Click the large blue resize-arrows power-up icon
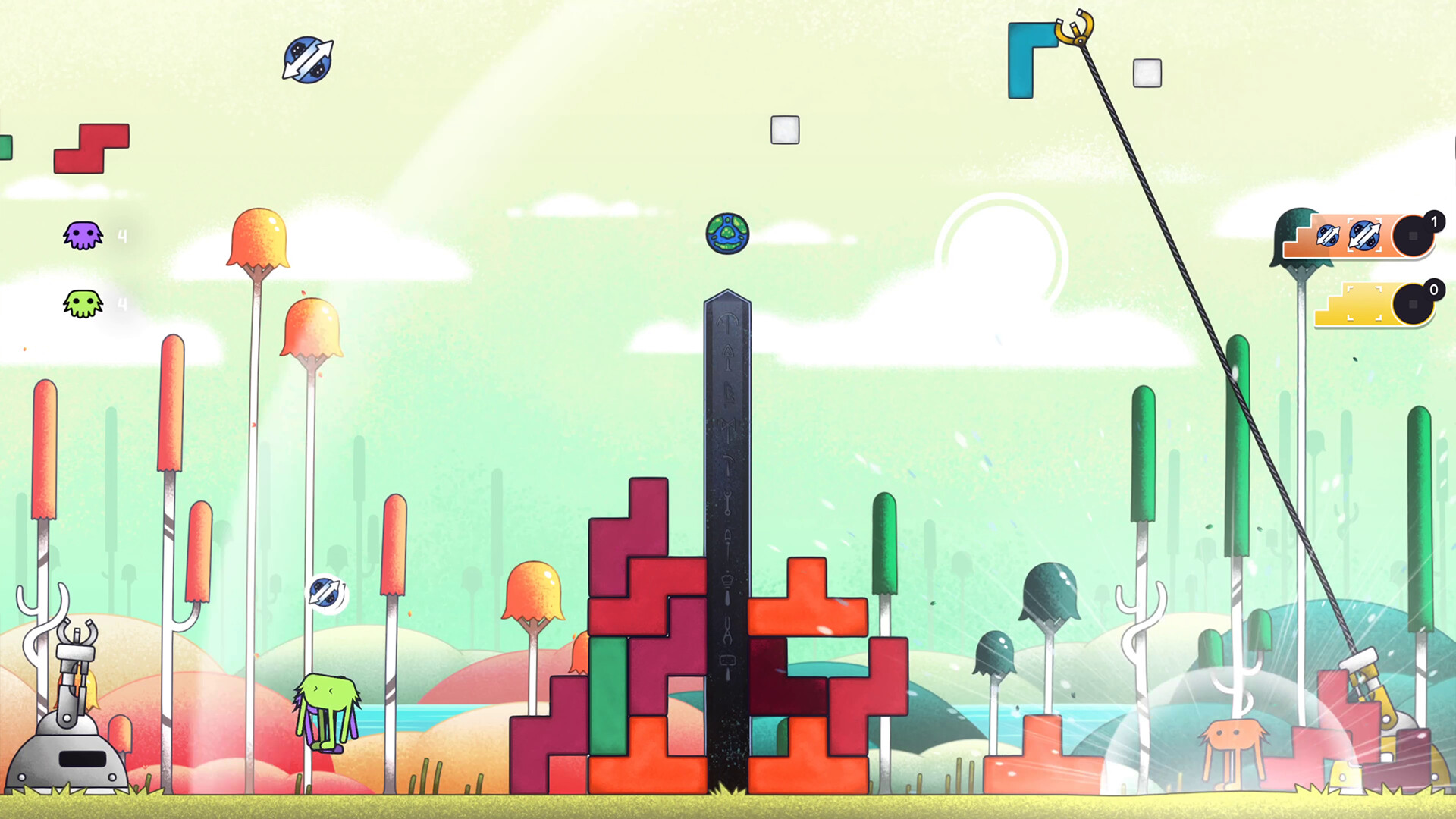The height and width of the screenshot is (819, 1456). 1365,235
